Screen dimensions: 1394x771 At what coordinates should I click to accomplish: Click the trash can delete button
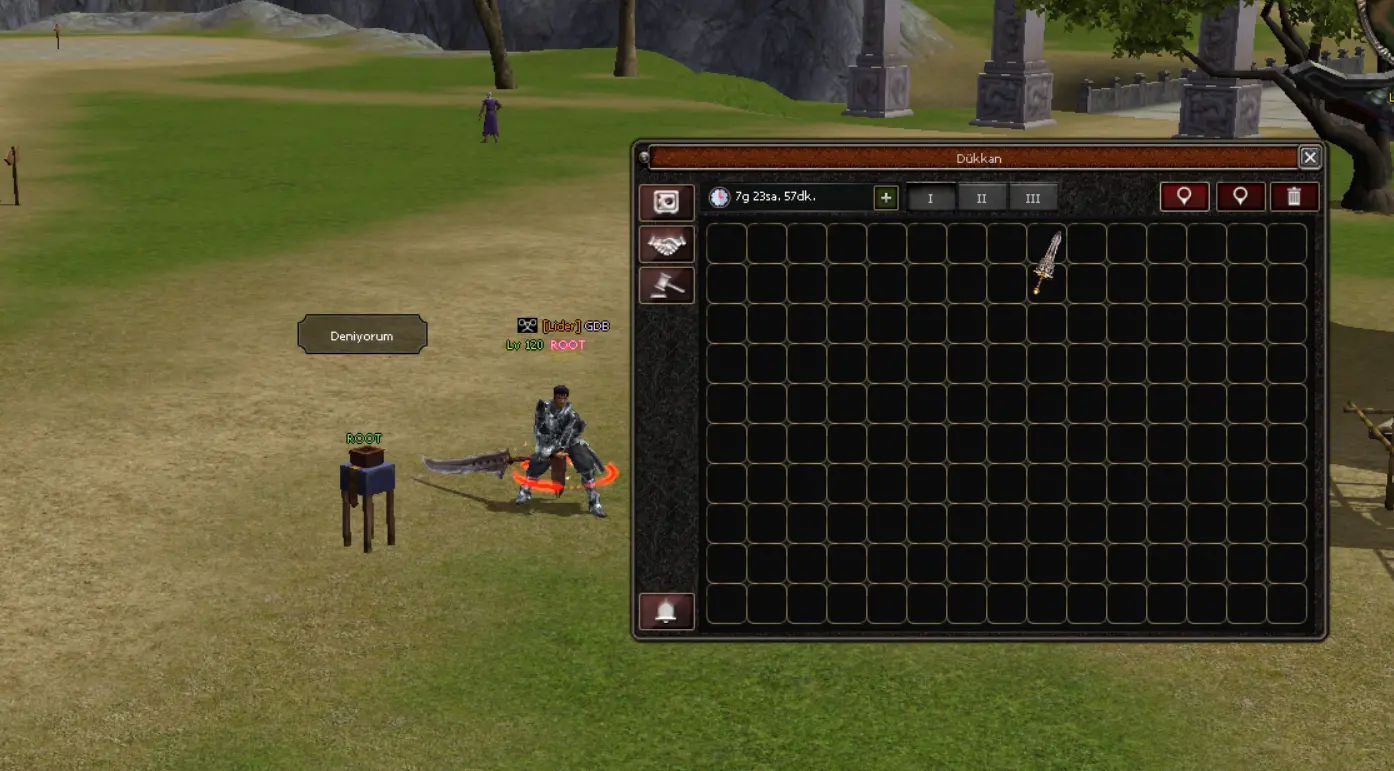1294,197
